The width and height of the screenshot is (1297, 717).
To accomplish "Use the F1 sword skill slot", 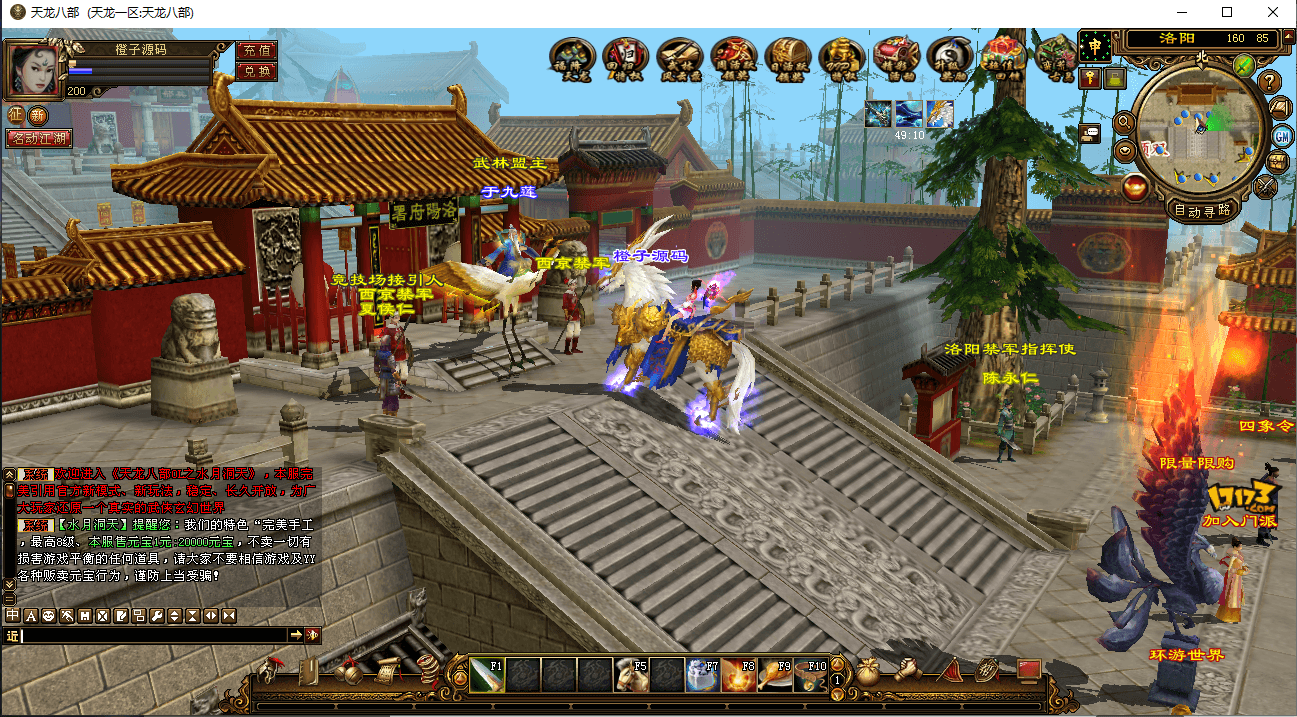I will (x=487, y=675).
